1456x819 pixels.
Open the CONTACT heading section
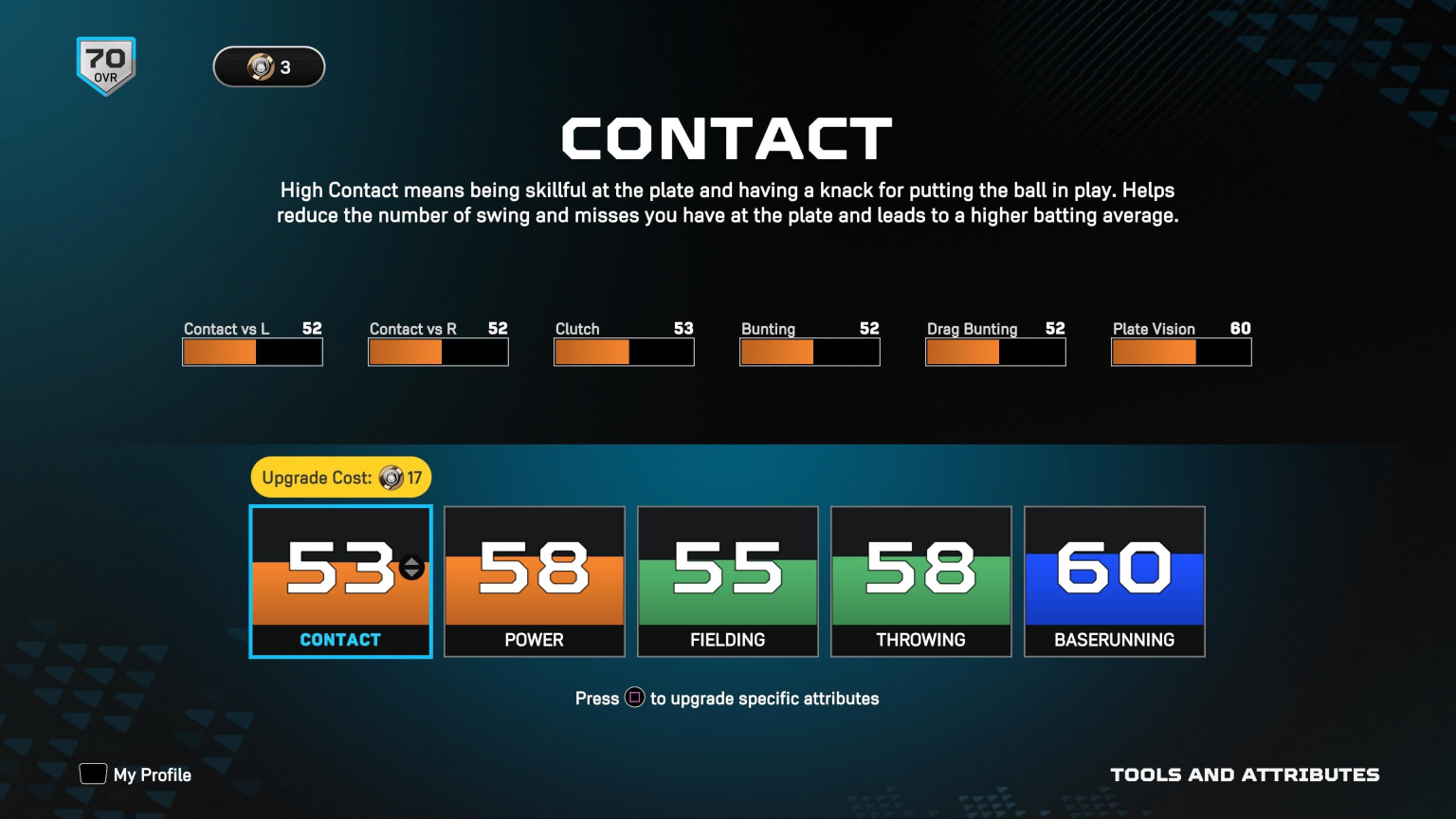[726, 137]
